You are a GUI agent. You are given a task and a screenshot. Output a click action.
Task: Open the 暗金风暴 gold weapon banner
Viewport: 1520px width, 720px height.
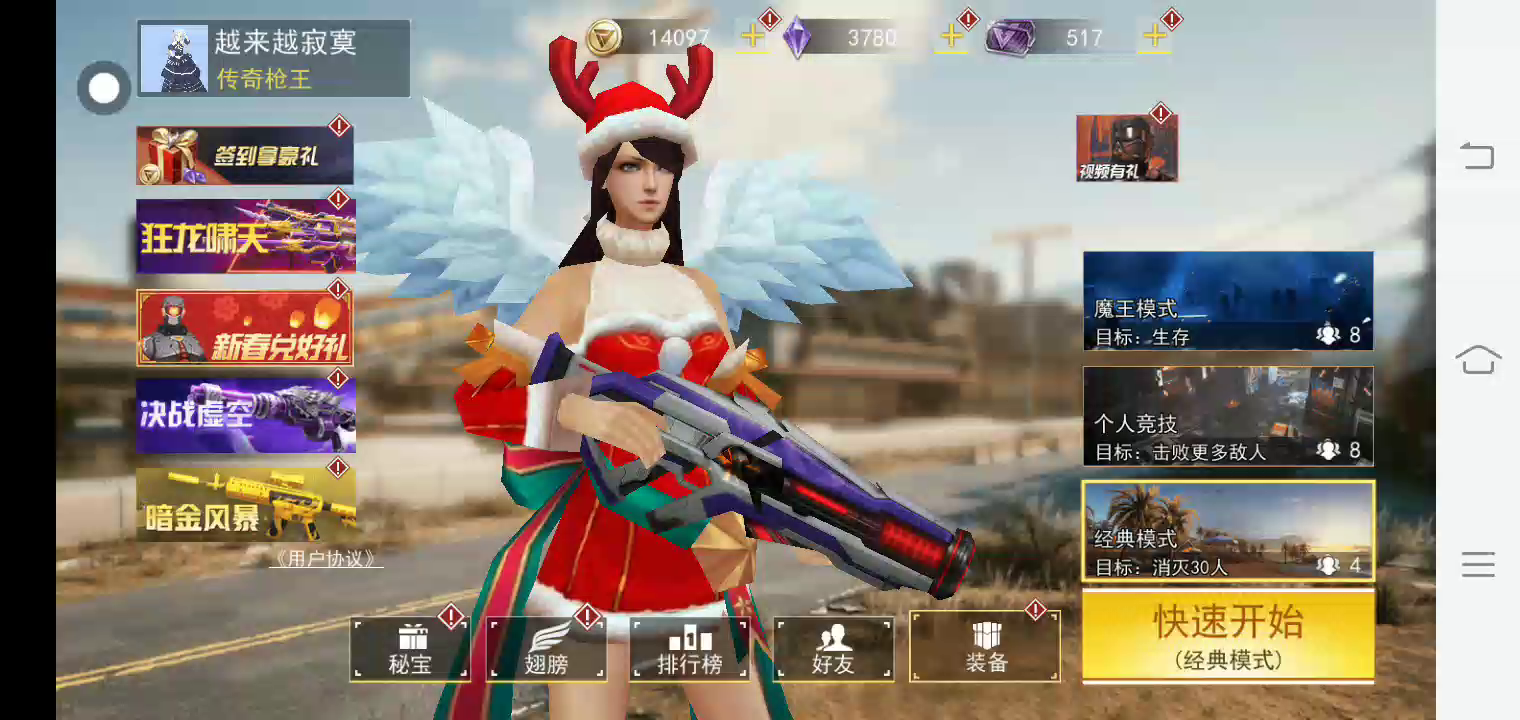click(245, 505)
